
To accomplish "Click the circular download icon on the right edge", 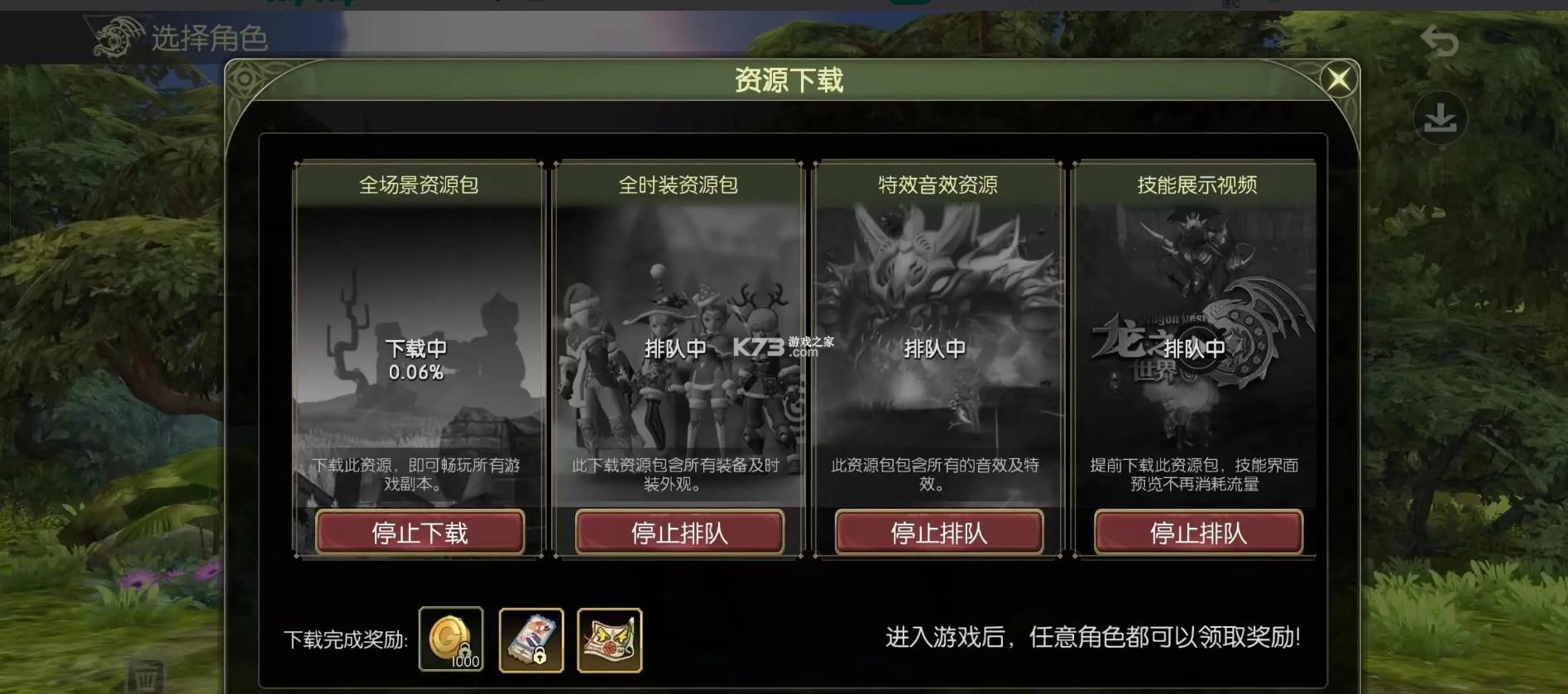I will pos(1441,117).
